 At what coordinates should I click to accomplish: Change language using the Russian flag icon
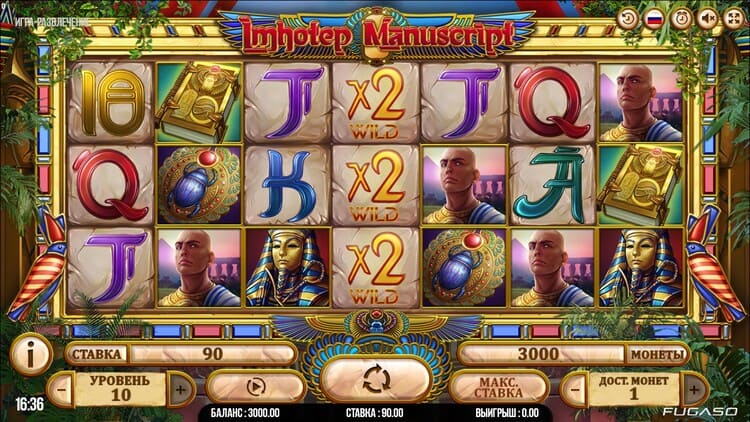pyautogui.click(x=655, y=19)
